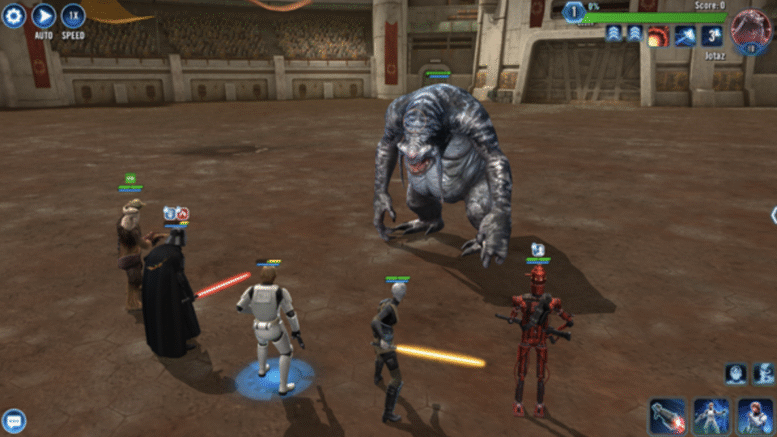The width and height of the screenshot is (777, 437).
Task: Change the 1X battle speed
Action: (73, 15)
